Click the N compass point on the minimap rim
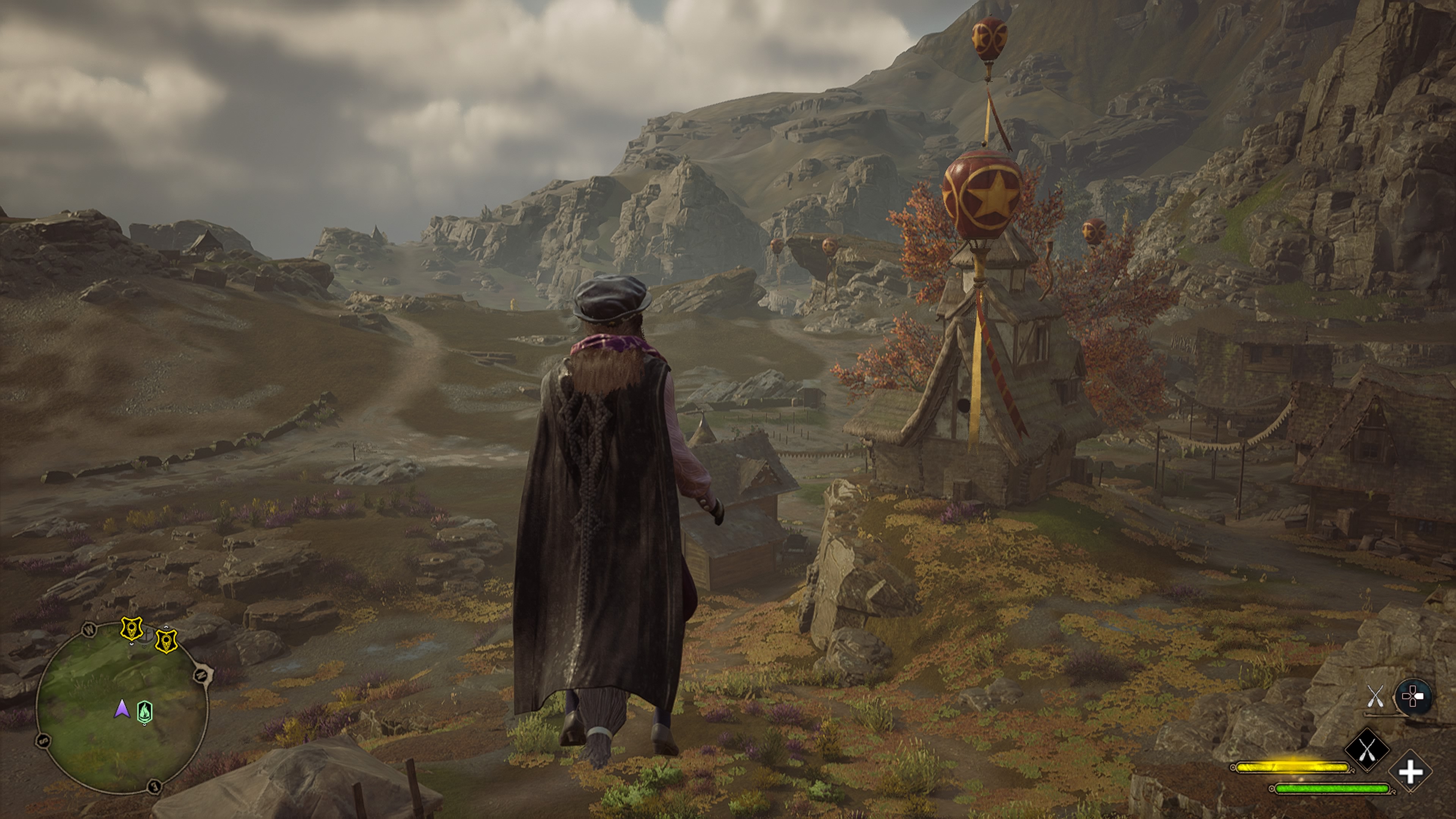 coord(202,675)
